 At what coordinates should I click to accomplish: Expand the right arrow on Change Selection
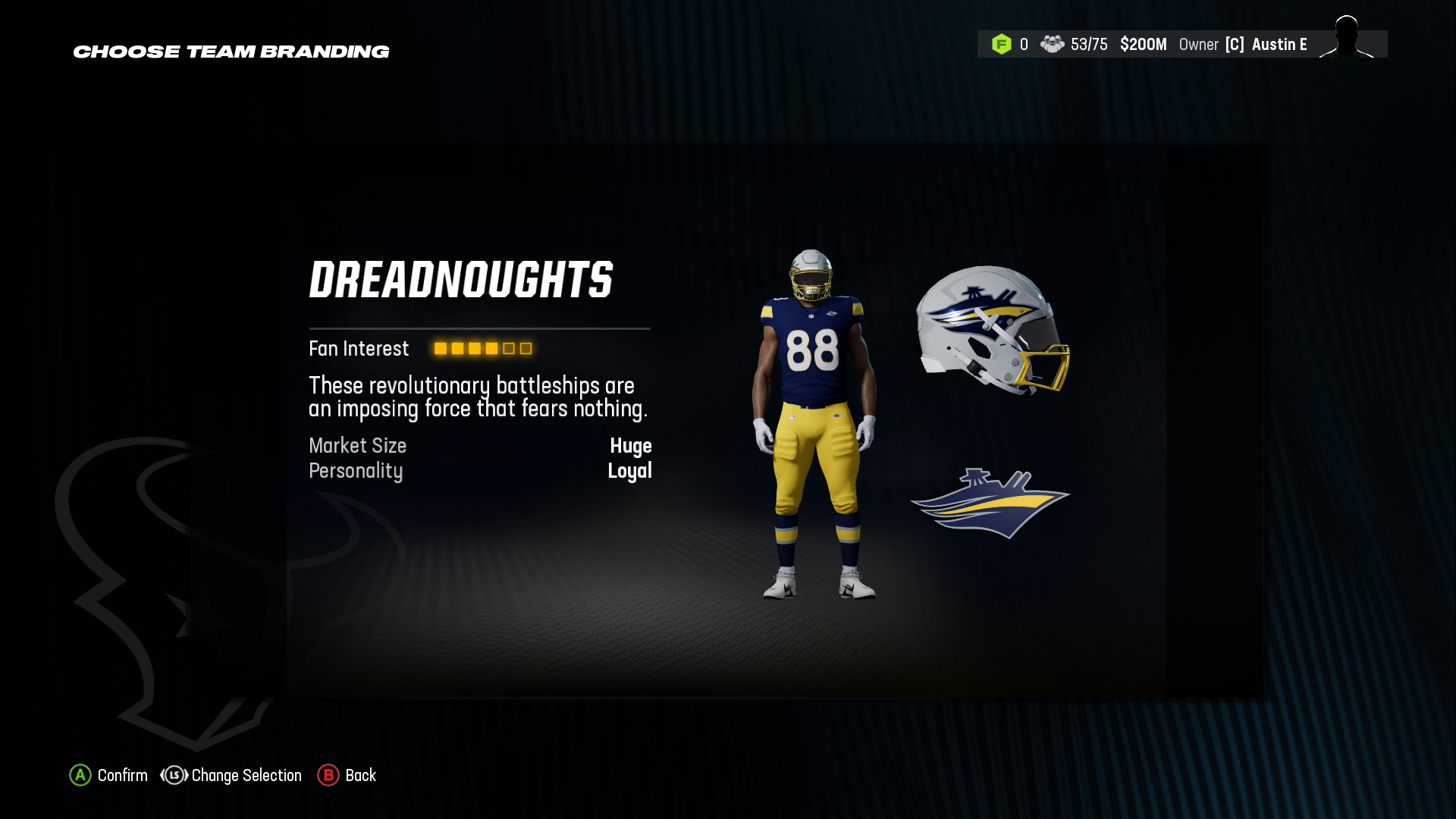(186, 776)
